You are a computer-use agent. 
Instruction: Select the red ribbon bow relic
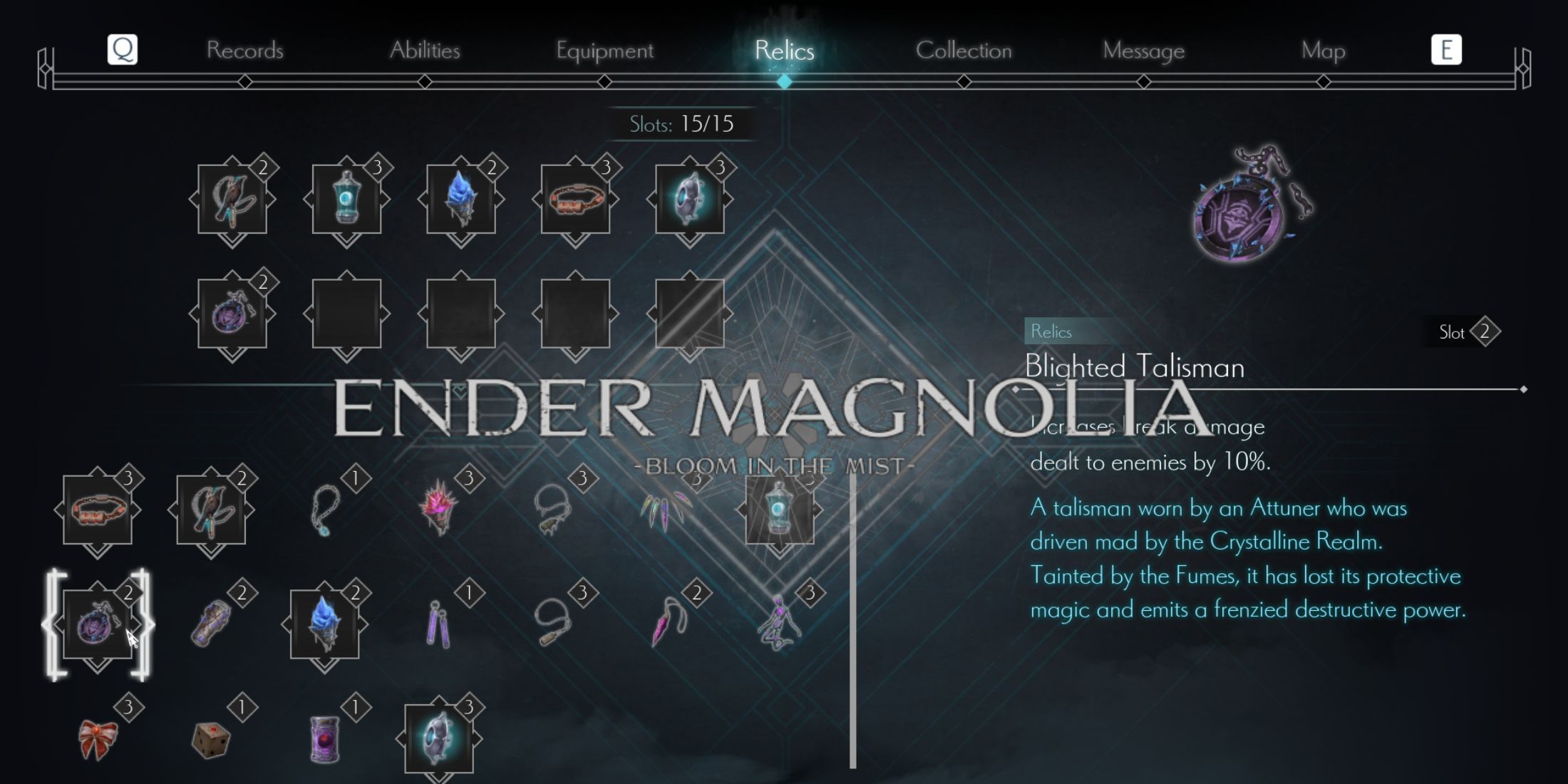pyautogui.click(x=98, y=738)
